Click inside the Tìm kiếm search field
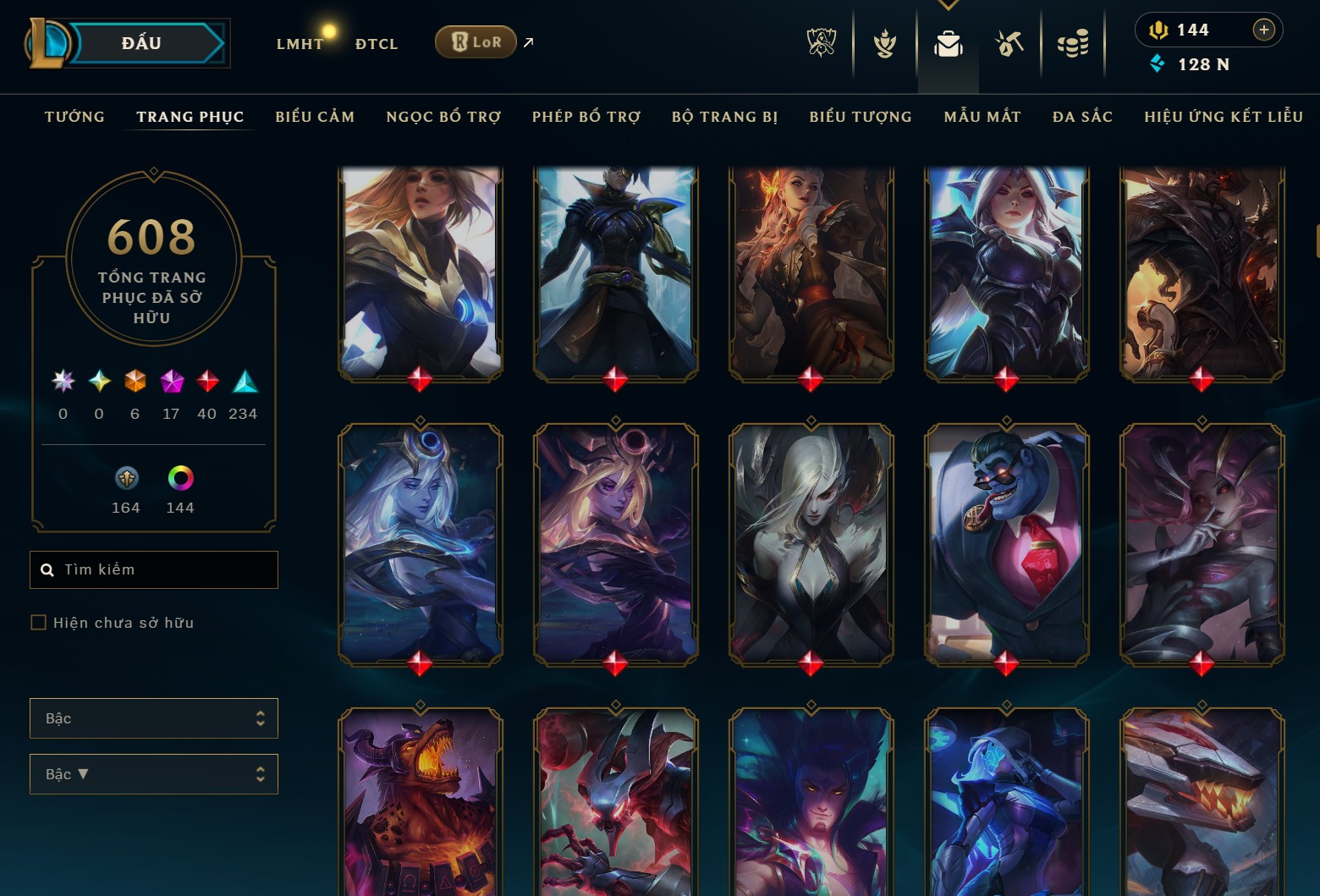 [153, 569]
